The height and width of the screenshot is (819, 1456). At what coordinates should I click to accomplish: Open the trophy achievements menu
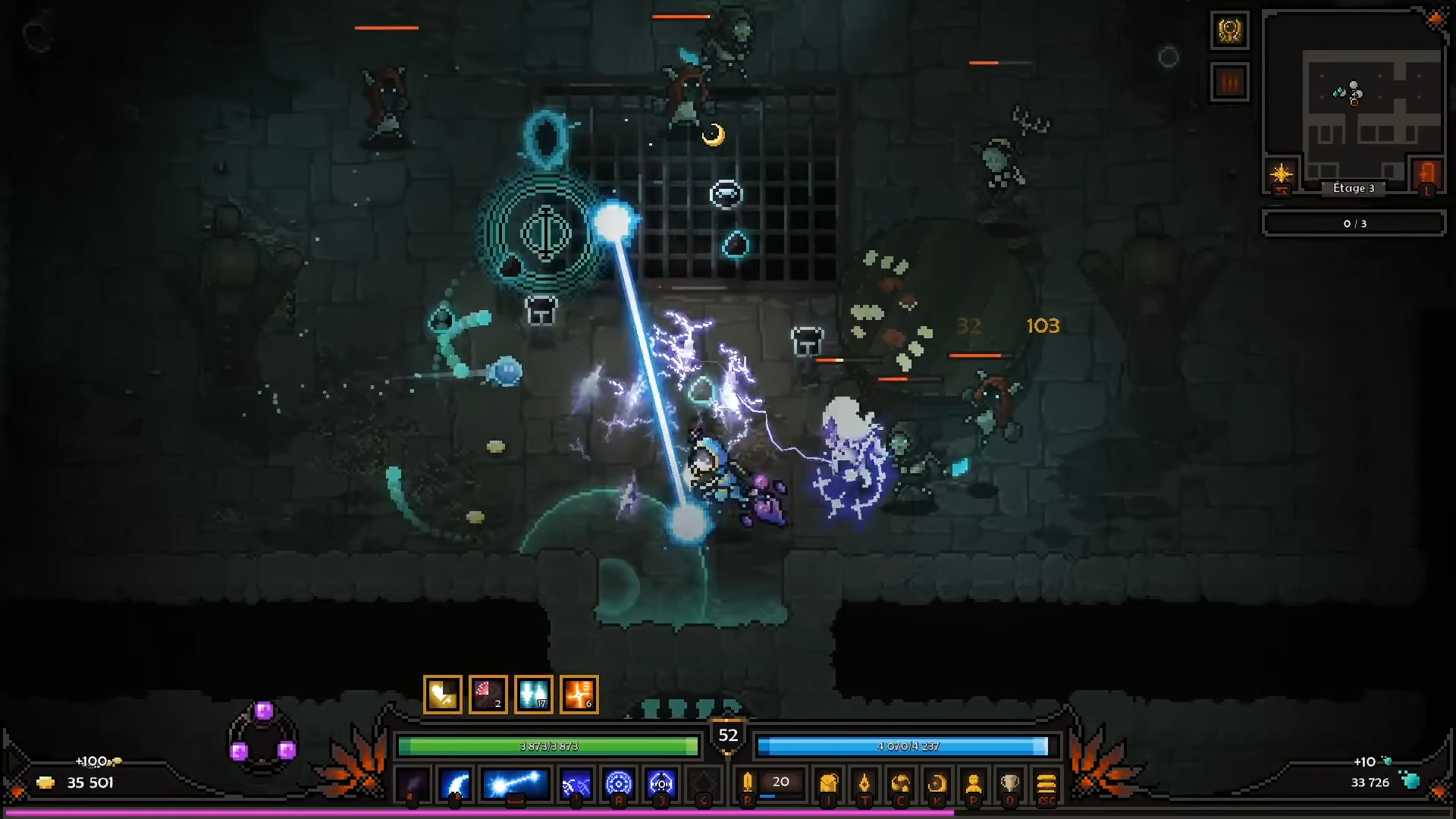[x=1010, y=783]
